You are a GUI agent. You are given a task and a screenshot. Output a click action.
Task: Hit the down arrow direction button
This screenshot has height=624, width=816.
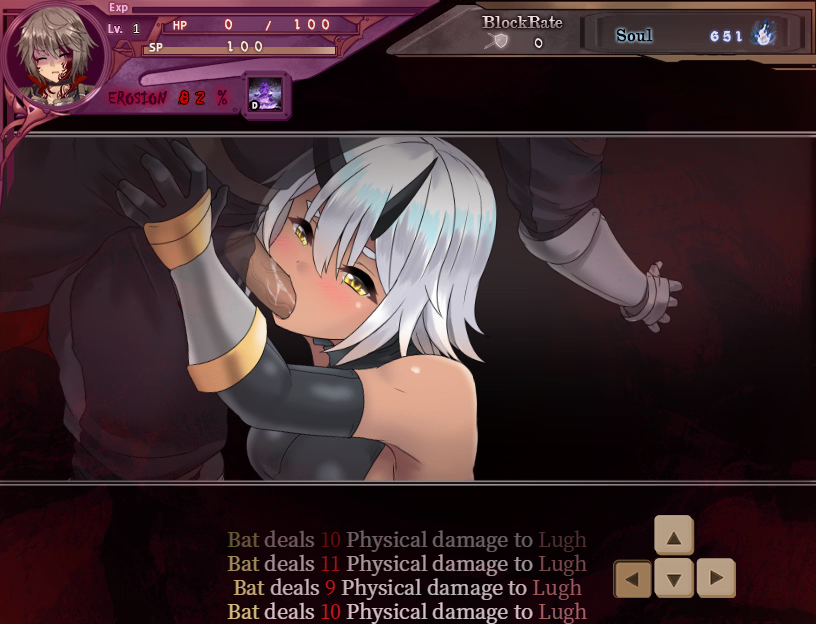pyautogui.click(x=674, y=578)
